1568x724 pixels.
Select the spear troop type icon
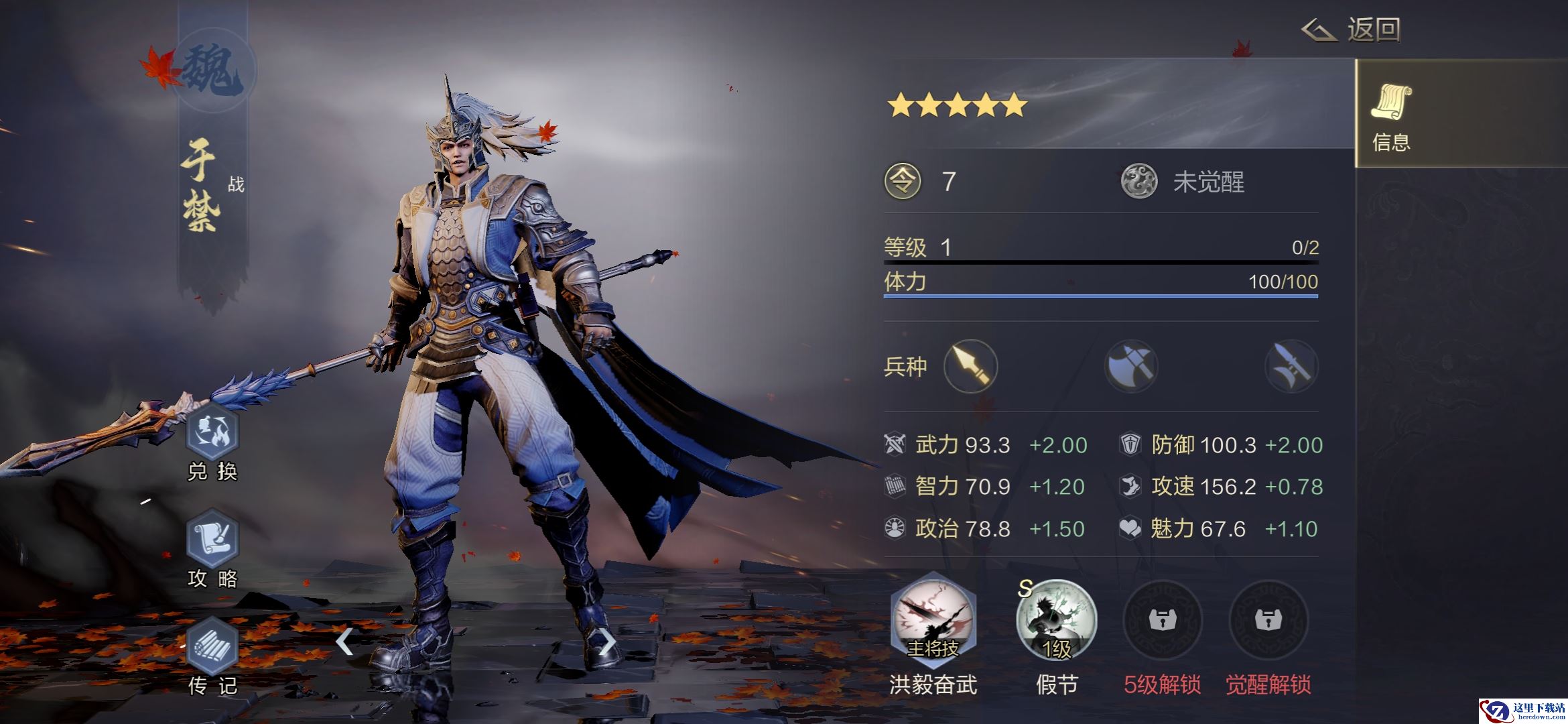970,366
